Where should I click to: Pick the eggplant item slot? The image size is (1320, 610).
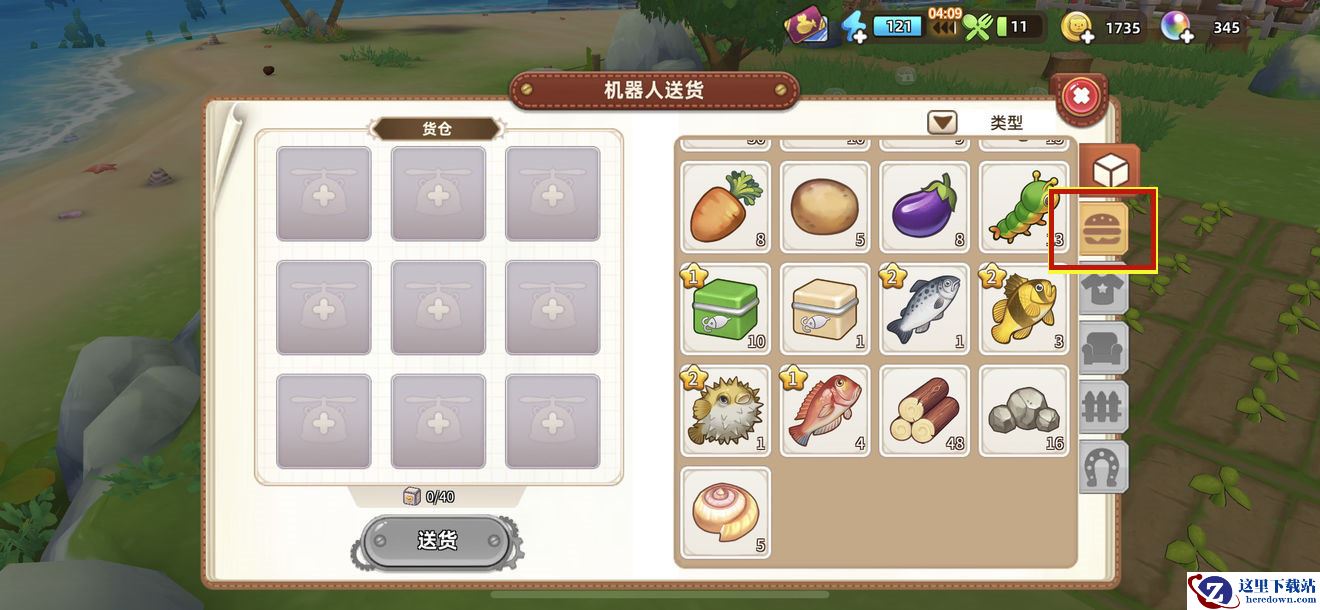(x=924, y=207)
